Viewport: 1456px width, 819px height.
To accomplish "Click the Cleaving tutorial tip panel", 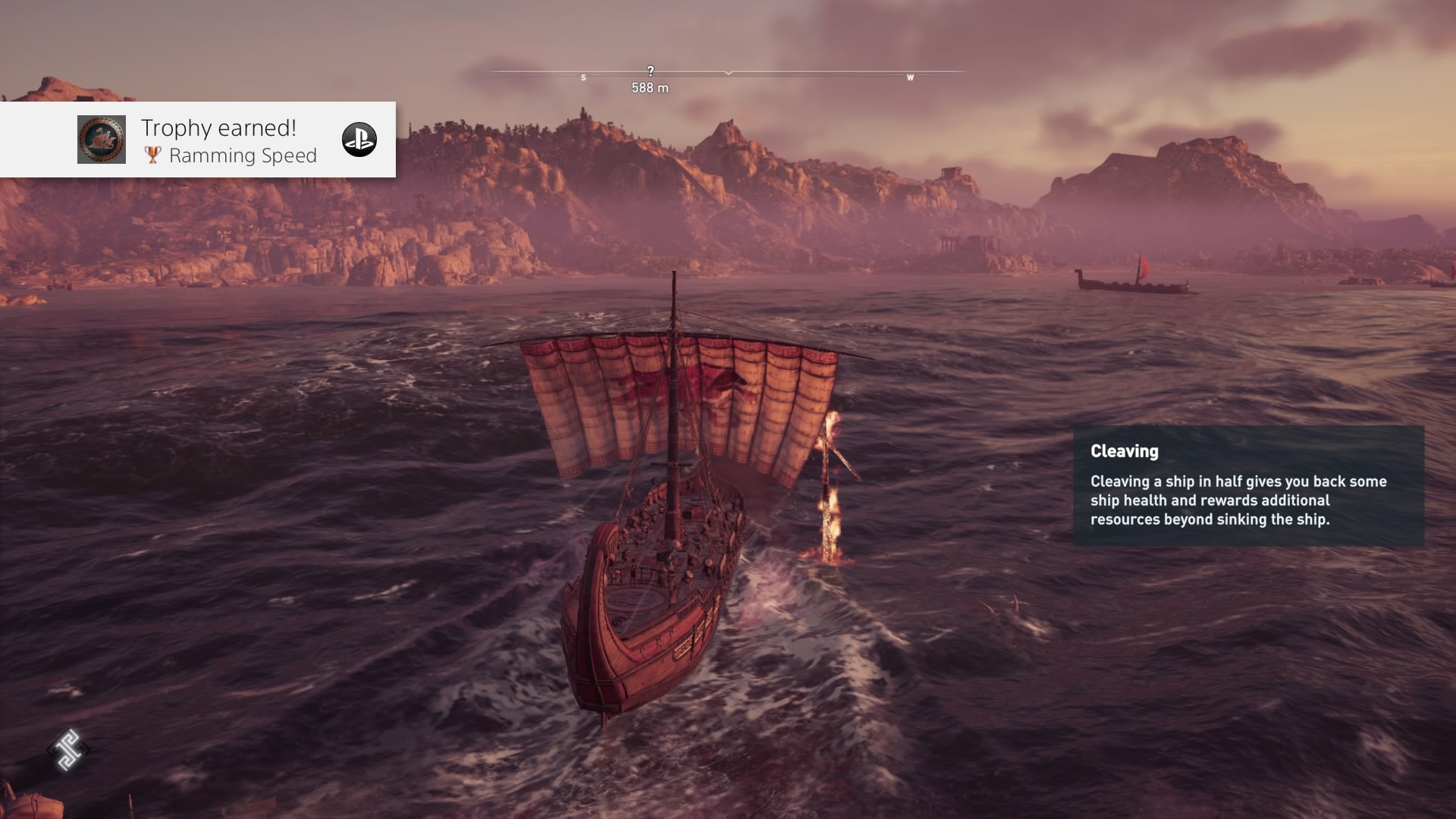I will click(x=1248, y=485).
